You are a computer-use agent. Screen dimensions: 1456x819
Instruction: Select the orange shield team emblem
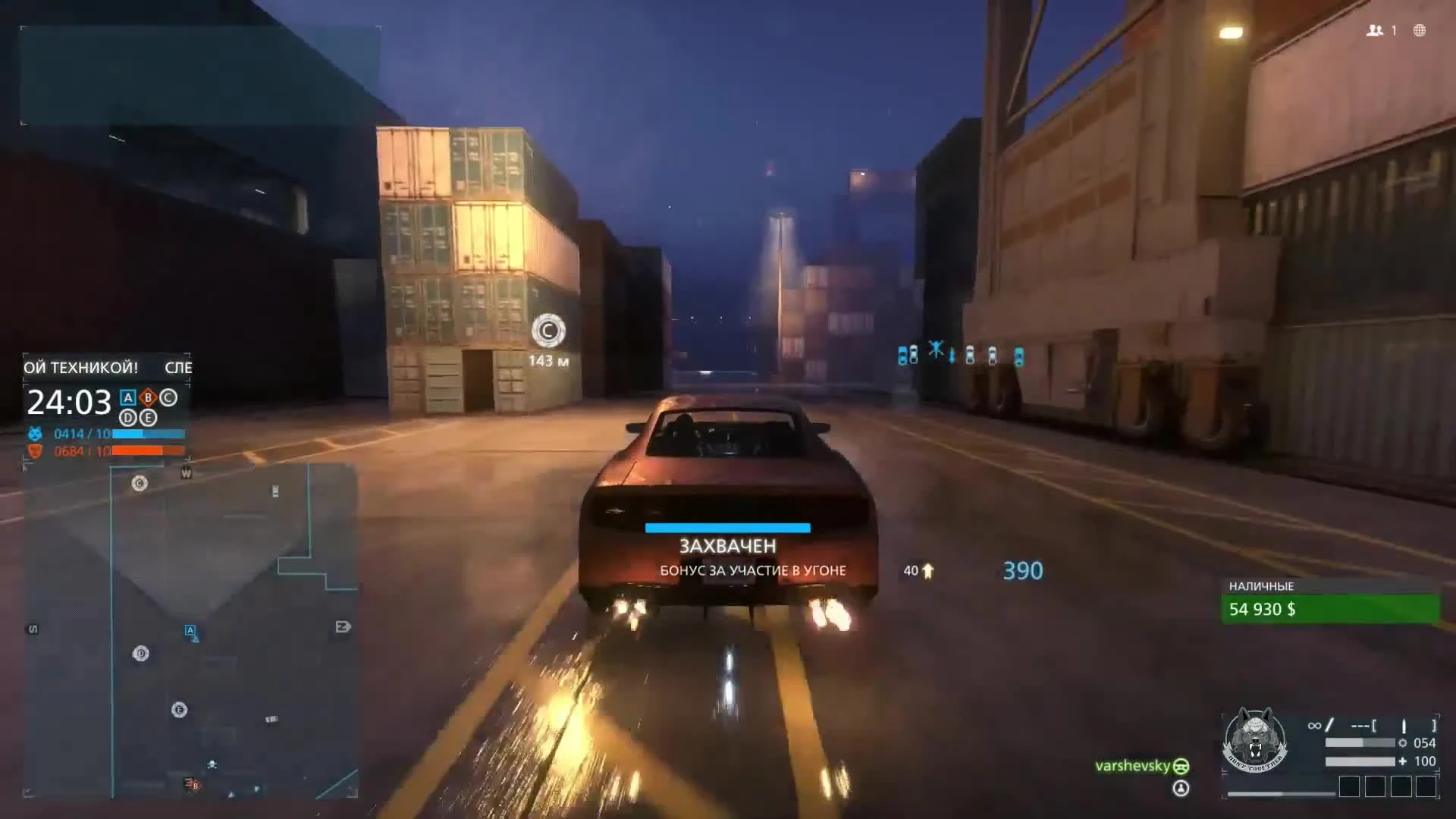(x=35, y=450)
